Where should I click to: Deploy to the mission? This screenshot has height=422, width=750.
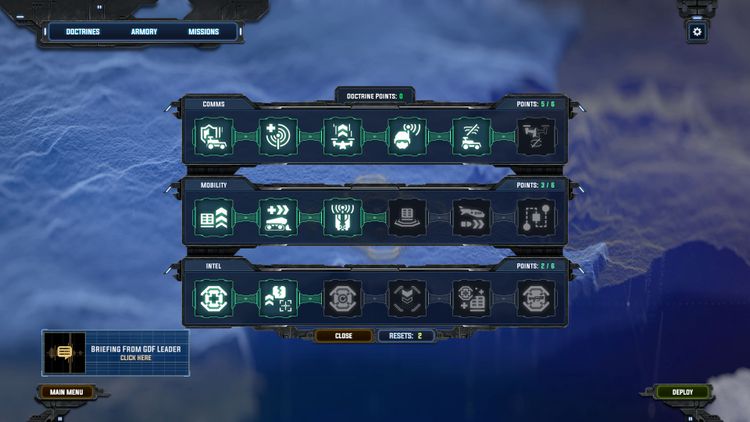[682, 392]
